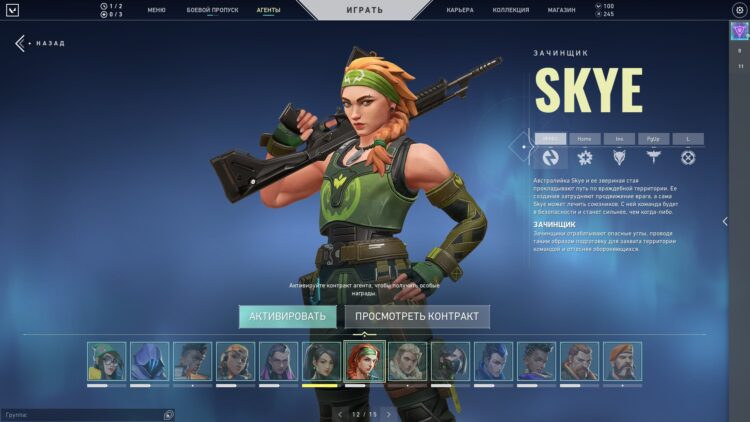Open settings via the gear icon
This screenshot has height=422, width=750.
(739, 10)
